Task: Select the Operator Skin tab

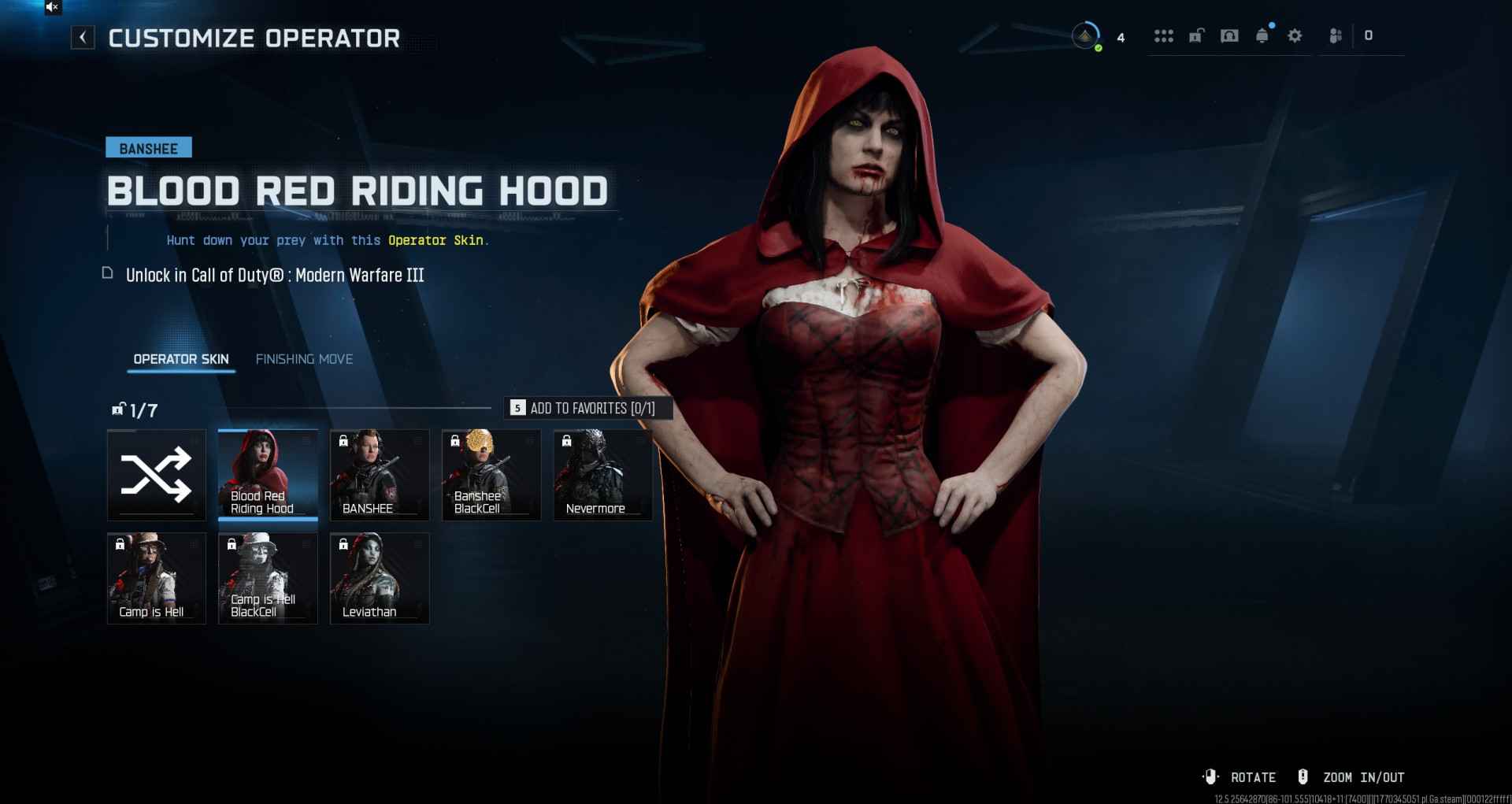Action: [181, 359]
